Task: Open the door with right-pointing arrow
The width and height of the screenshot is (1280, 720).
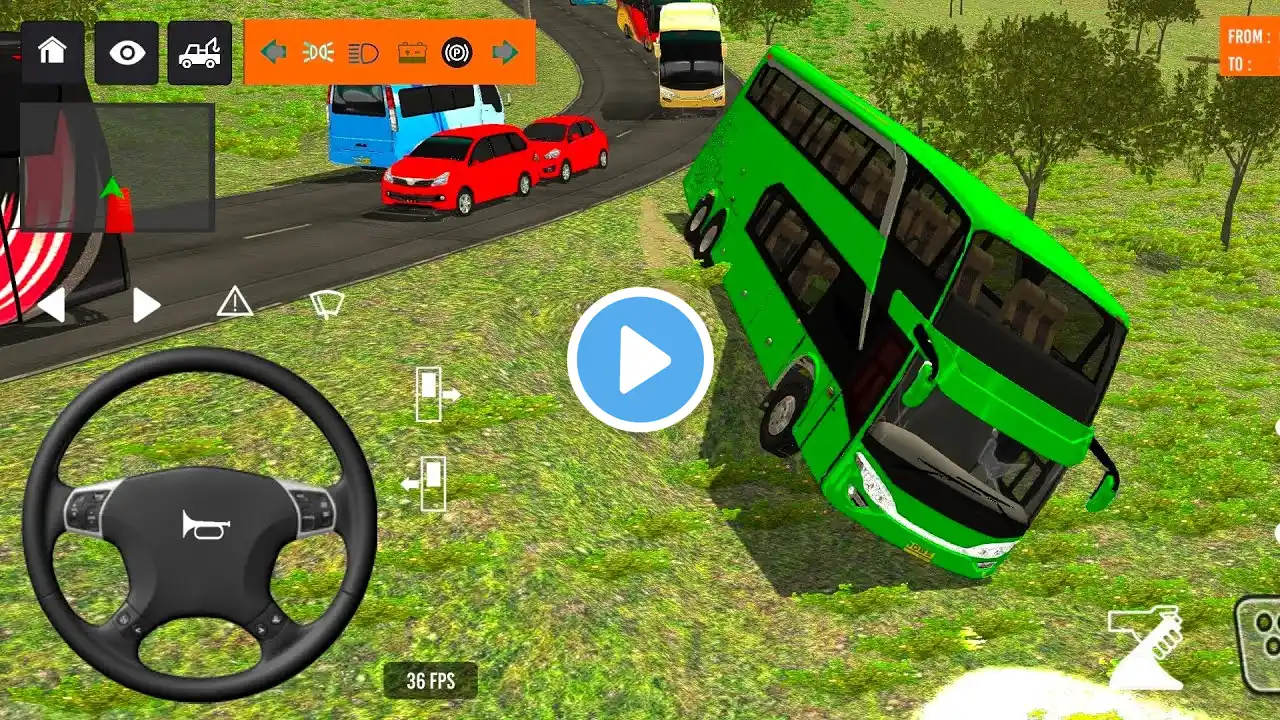Action: [x=436, y=394]
